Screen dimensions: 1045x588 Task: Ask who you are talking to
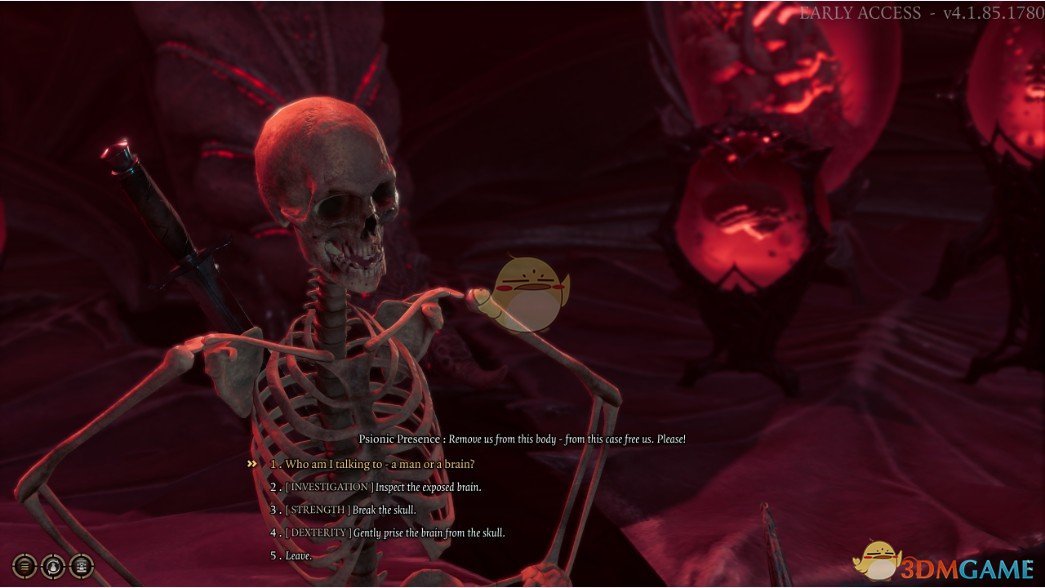(x=379, y=464)
